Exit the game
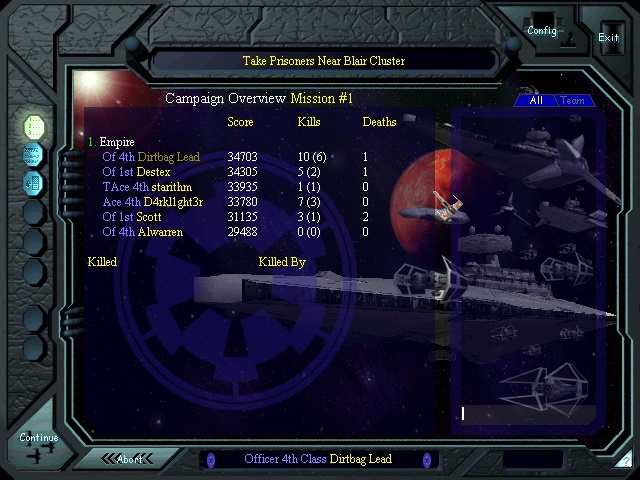The width and height of the screenshot is (640, 480). (x=608, y=37)
